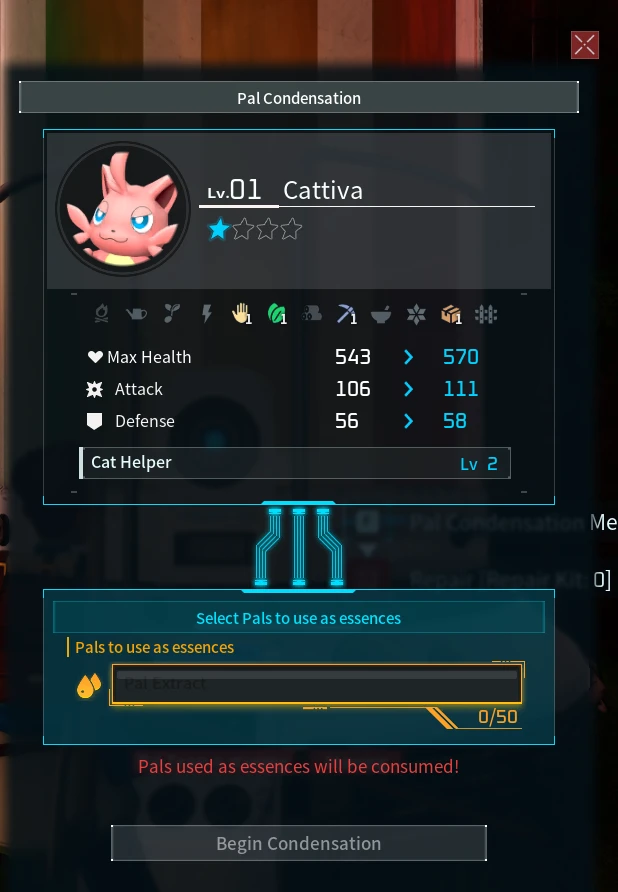Select the Pal Extract essence slot
This screenshot has height=892, width=618.
[317, 685]
